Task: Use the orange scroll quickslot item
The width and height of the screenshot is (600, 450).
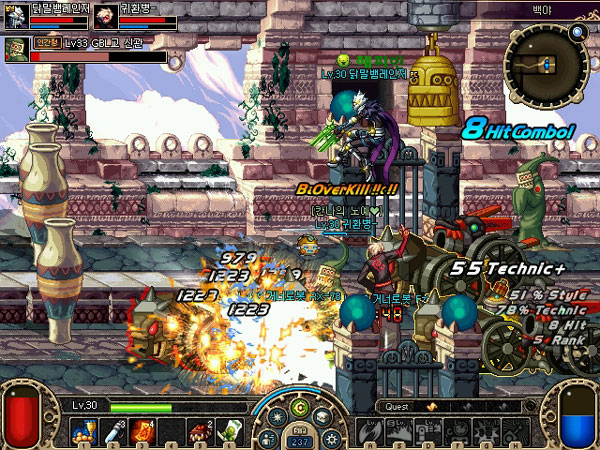Action: 140,431
